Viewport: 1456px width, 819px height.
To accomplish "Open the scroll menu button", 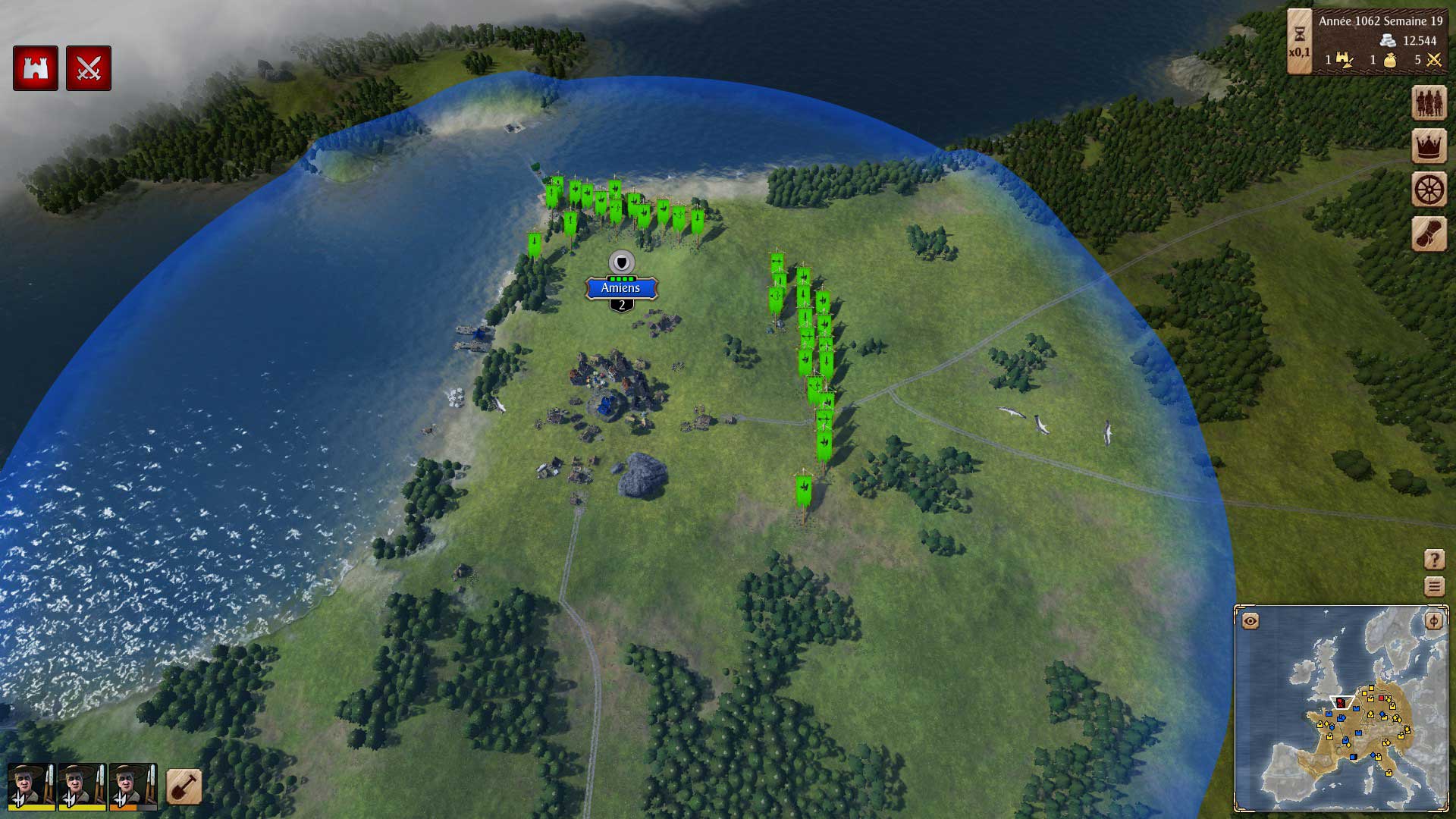I will coord(1429,234).
